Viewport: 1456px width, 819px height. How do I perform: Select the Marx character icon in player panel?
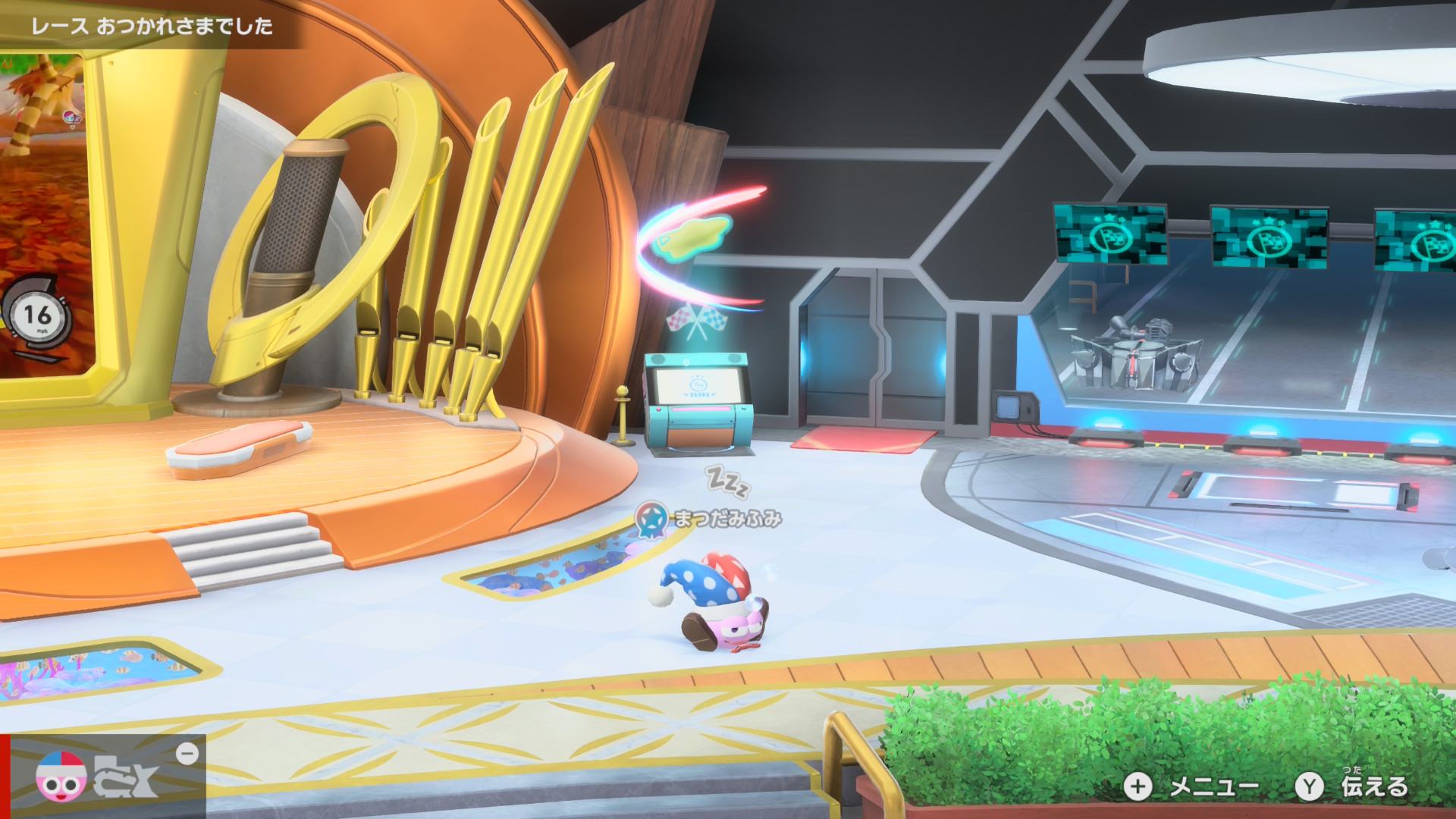(61, 777)
